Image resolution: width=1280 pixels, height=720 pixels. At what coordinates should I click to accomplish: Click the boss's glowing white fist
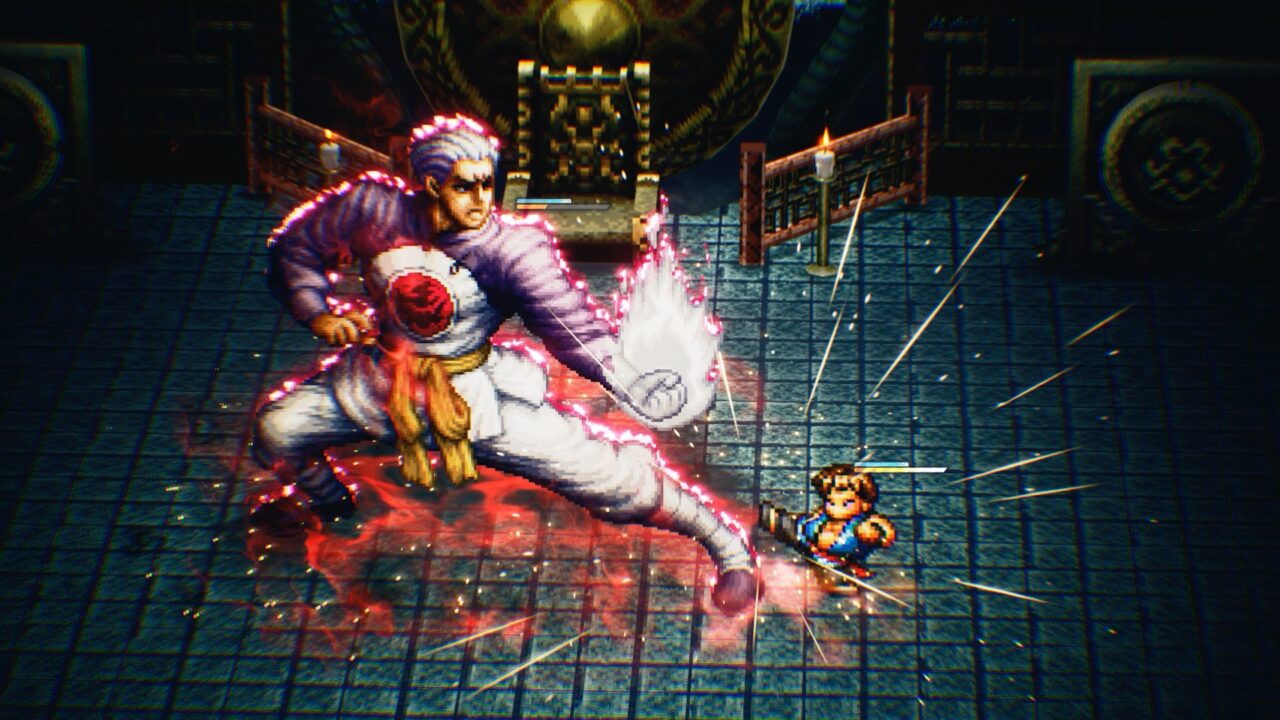[x=660, y=390]
